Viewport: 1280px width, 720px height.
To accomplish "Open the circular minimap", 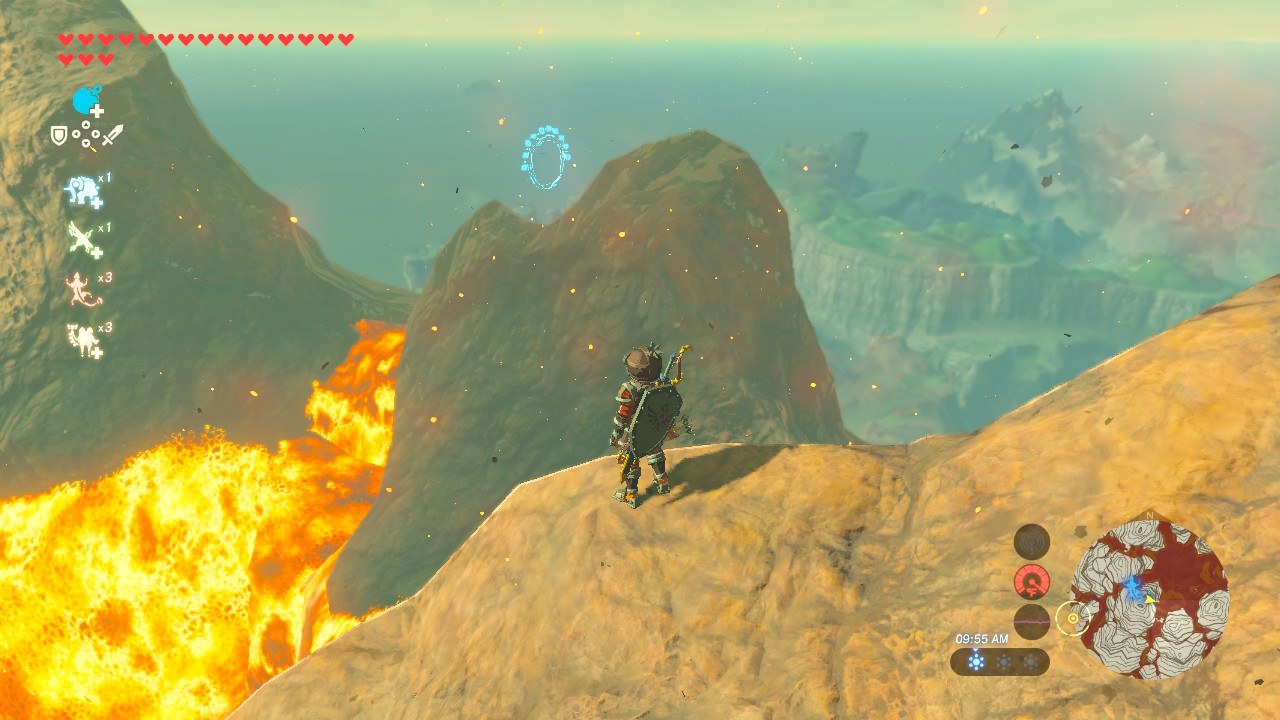I will coord(1149,599).
